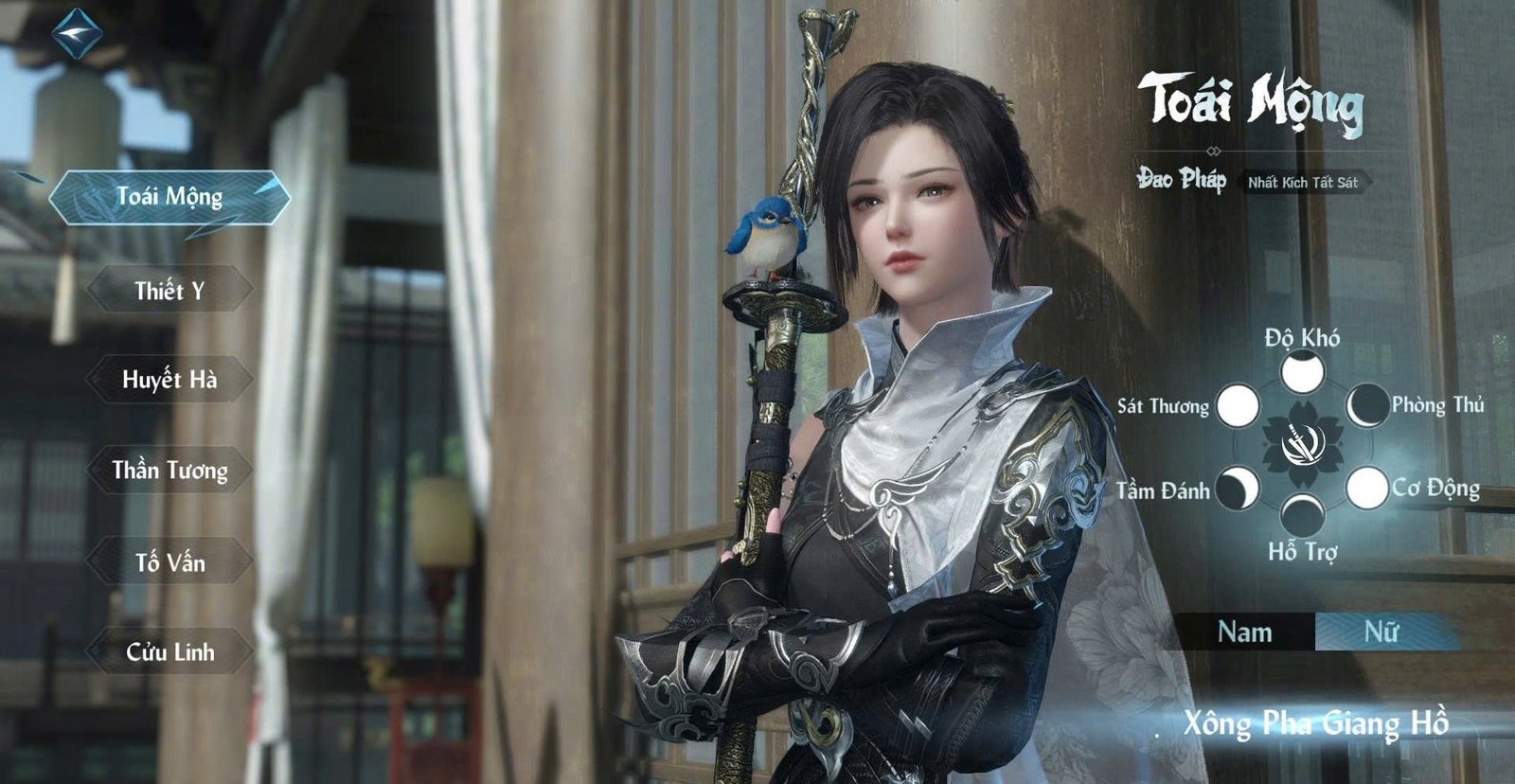The image size is (1515, 784).
Task: Pick the Huyết Hà class
Action: point(169,380)
